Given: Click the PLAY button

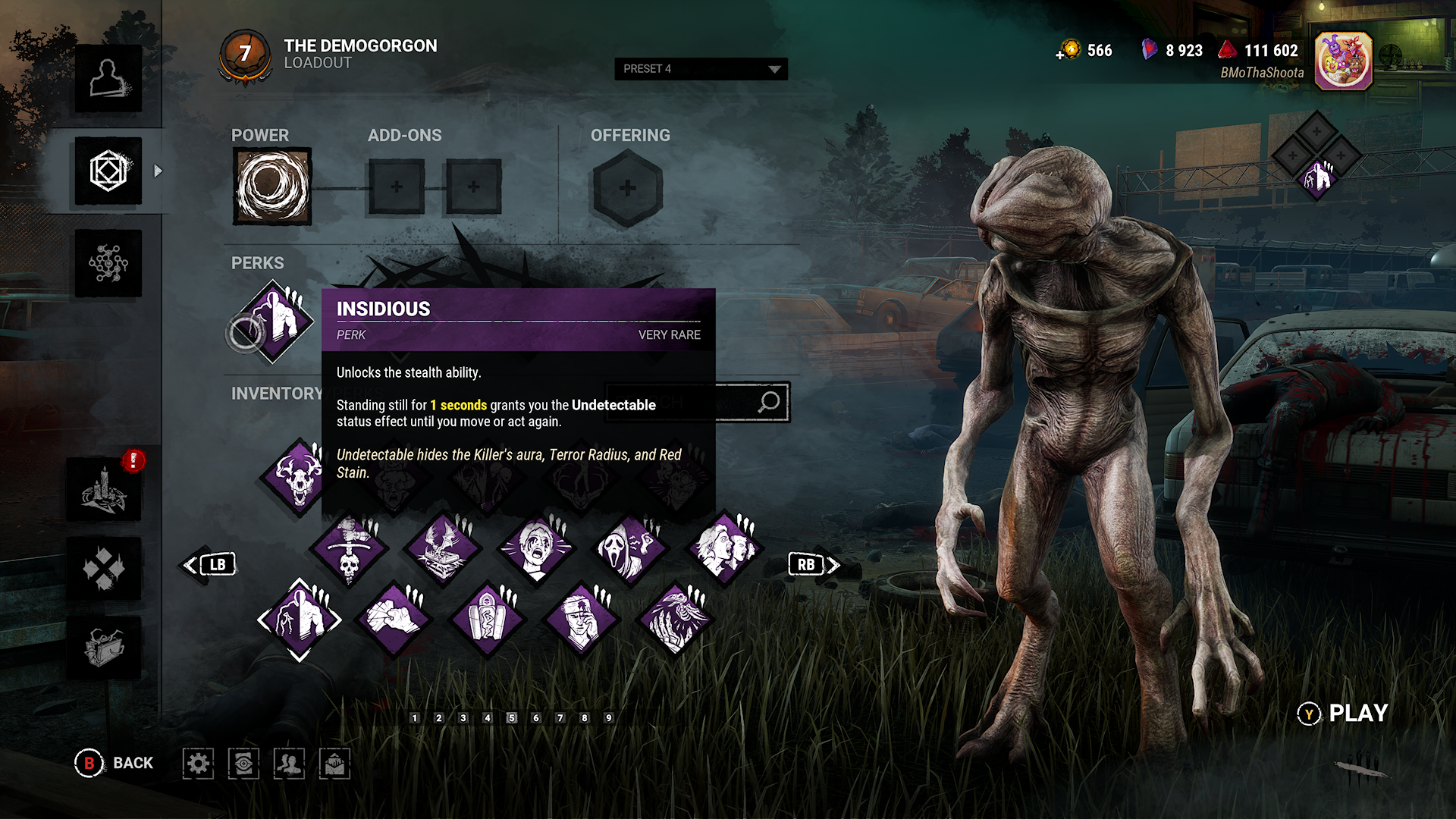Looking at the screenshot, I should [1343, 714].
